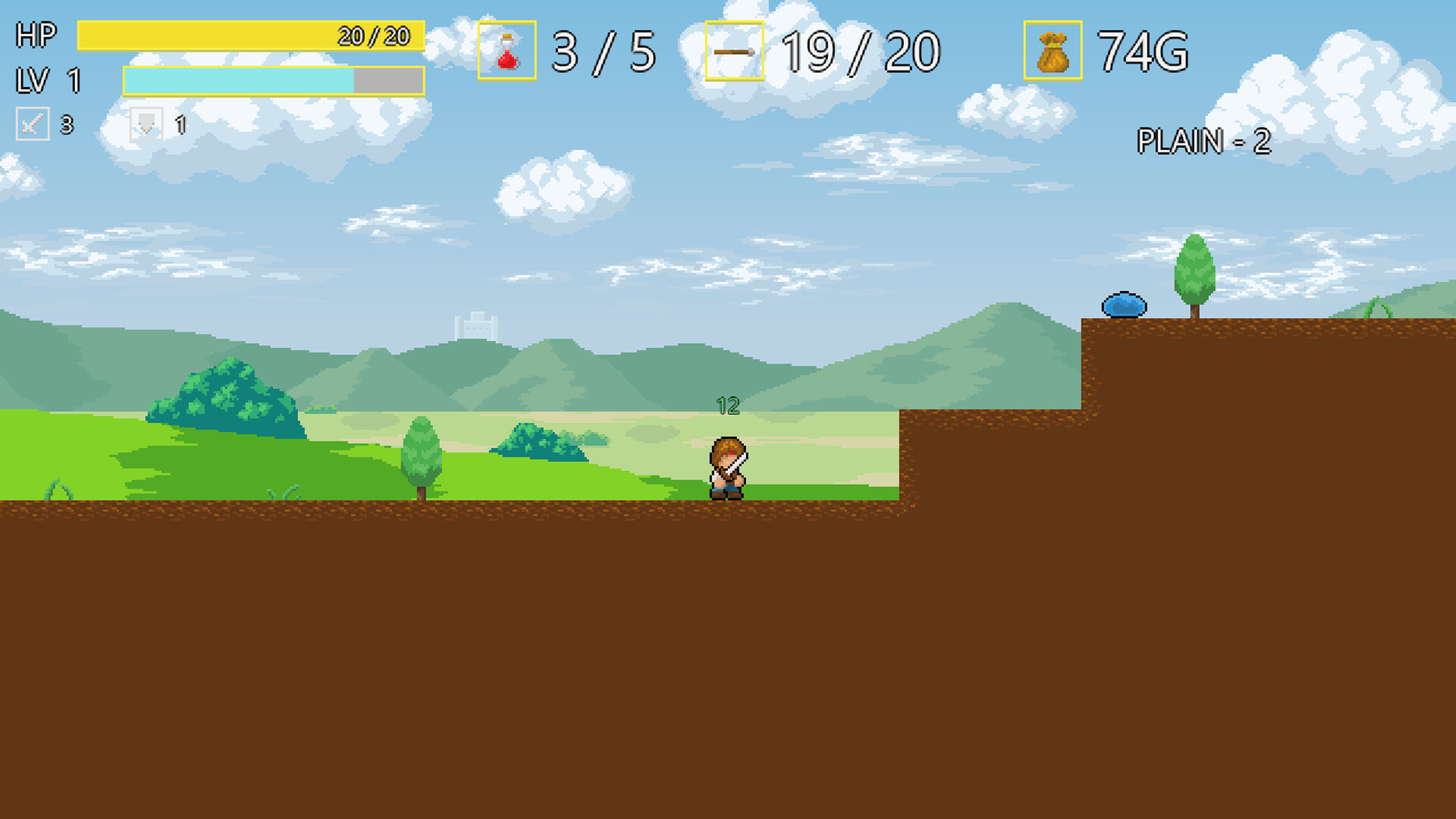The height and width of the screenshot is (819, 1456).
Task: Open the gold money bag icon
Action: (1053, 51)
